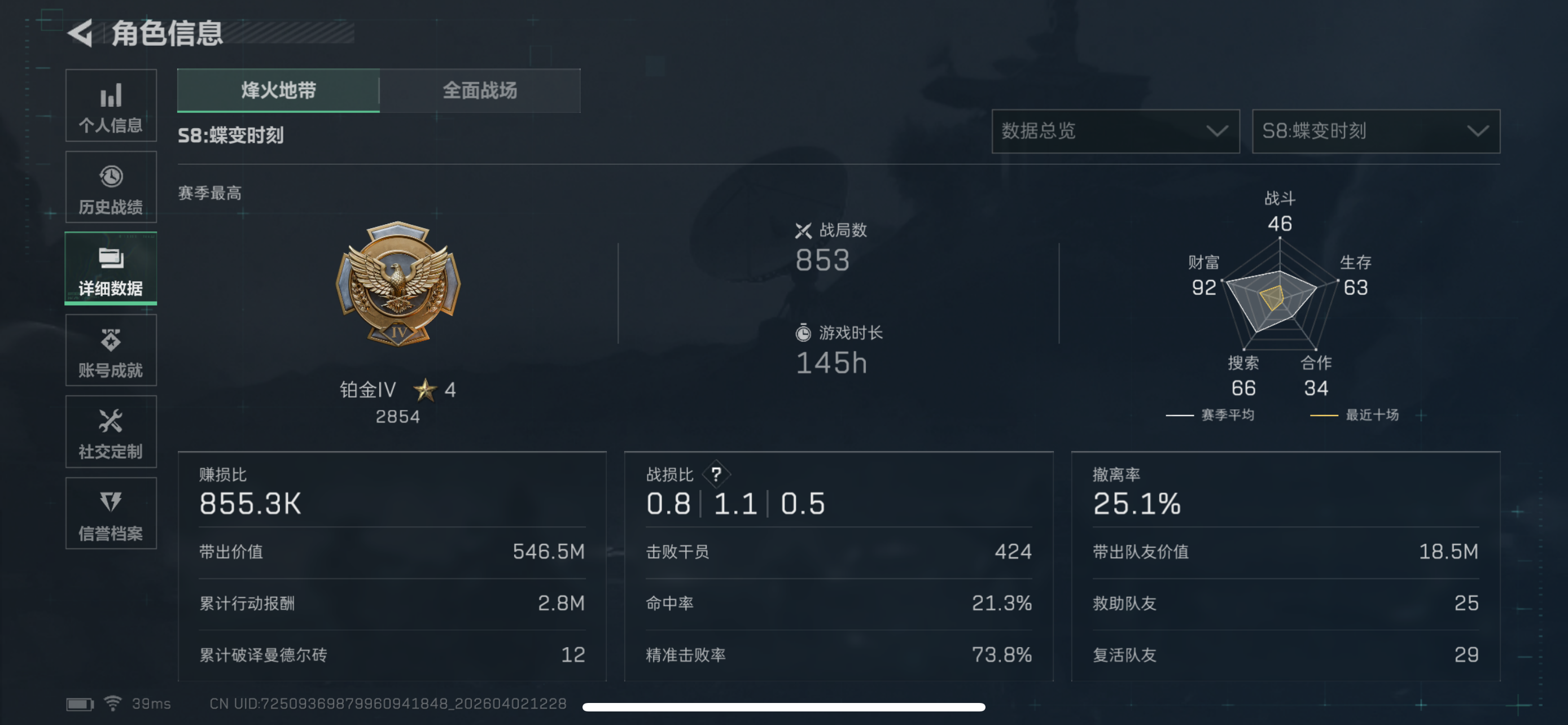Image resolution: width=1568 pixels, height=725 pixels.
Task: Open the 社交定制 customization panel
Action: 110,431
